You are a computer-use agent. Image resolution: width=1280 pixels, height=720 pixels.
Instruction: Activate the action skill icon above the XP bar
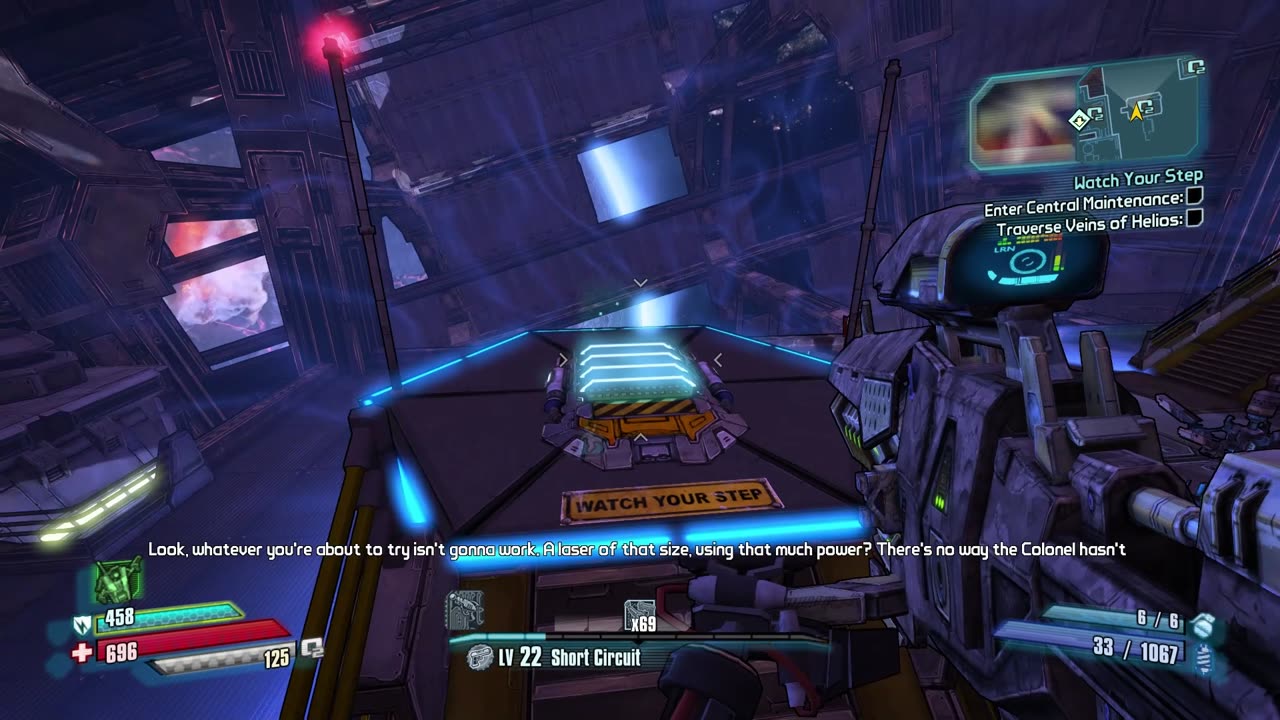(x=464, y=610)
